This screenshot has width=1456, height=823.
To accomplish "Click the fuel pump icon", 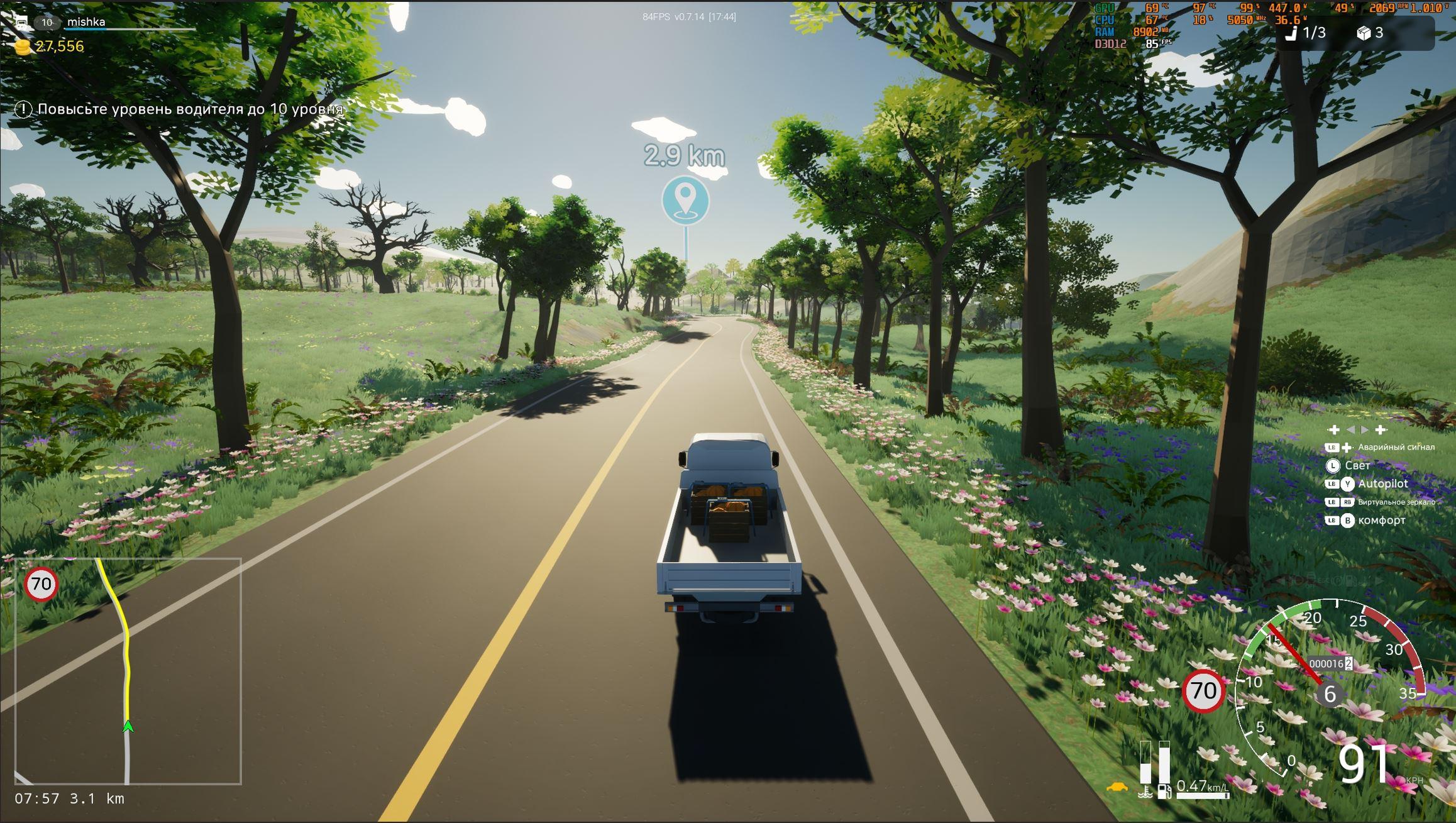I will pos(1164,791).
